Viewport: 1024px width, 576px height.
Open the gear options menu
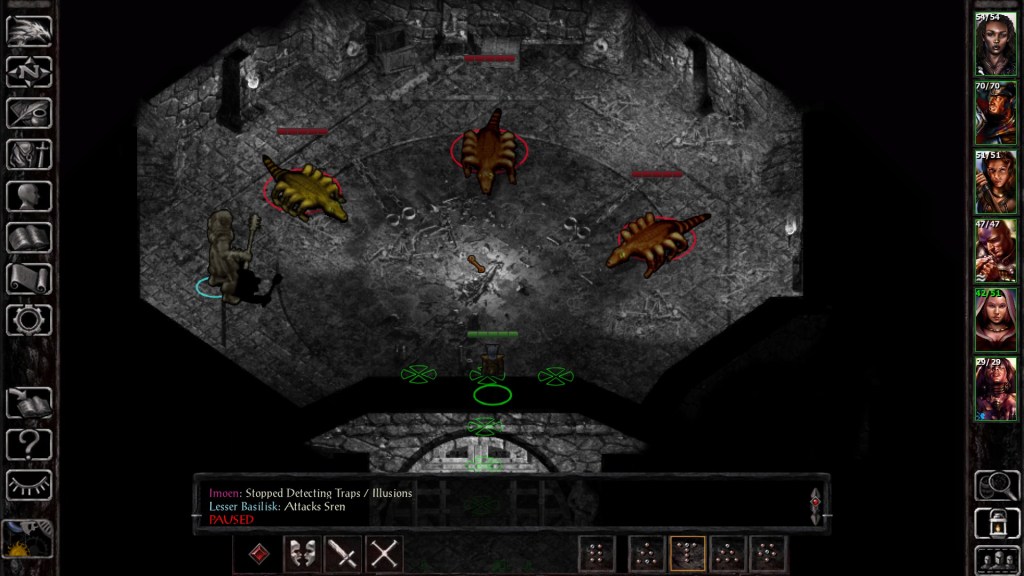[x=29, y=319]
